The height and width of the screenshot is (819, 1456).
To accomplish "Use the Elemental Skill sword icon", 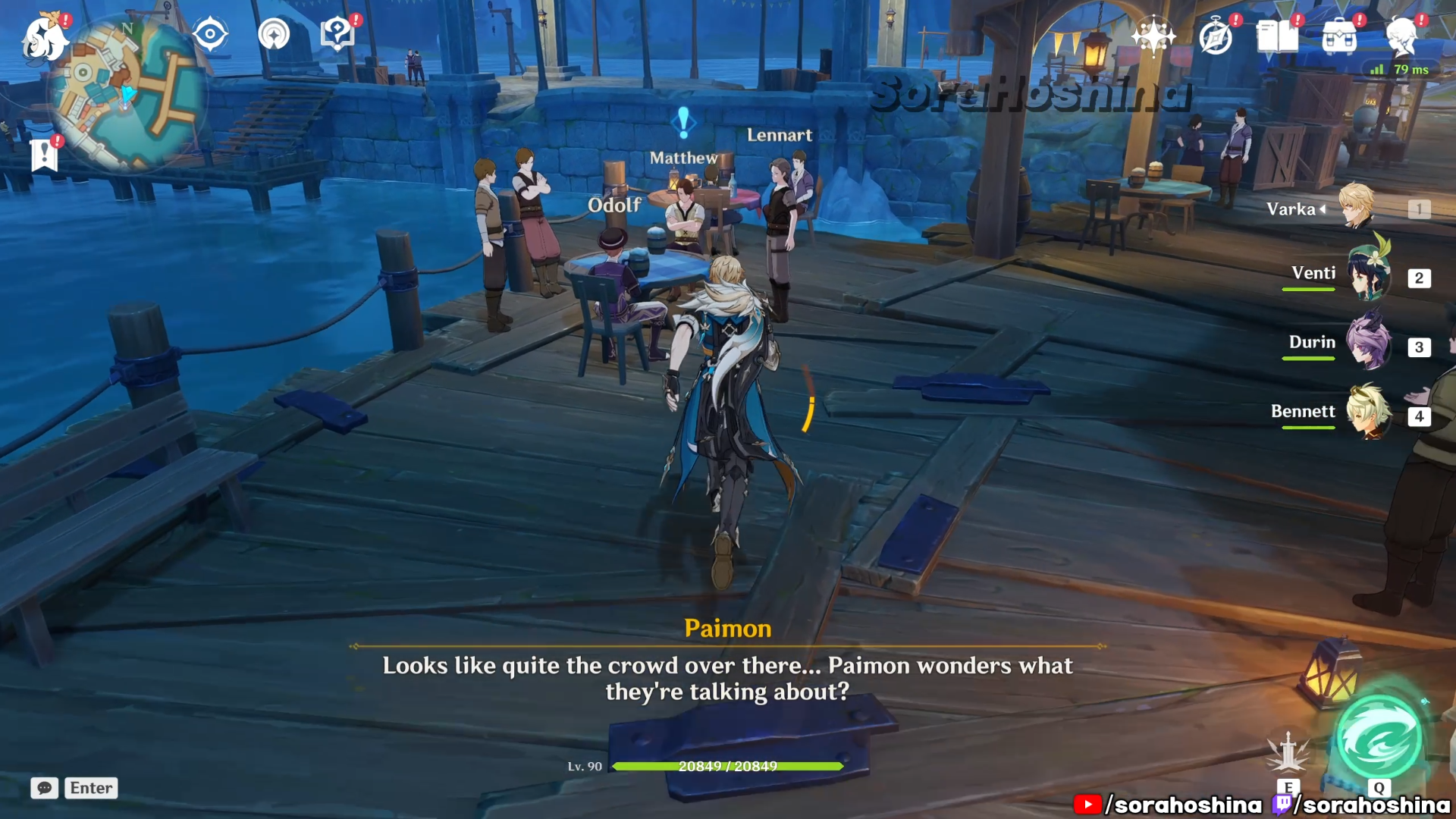I will click(x=1288, y=754).
